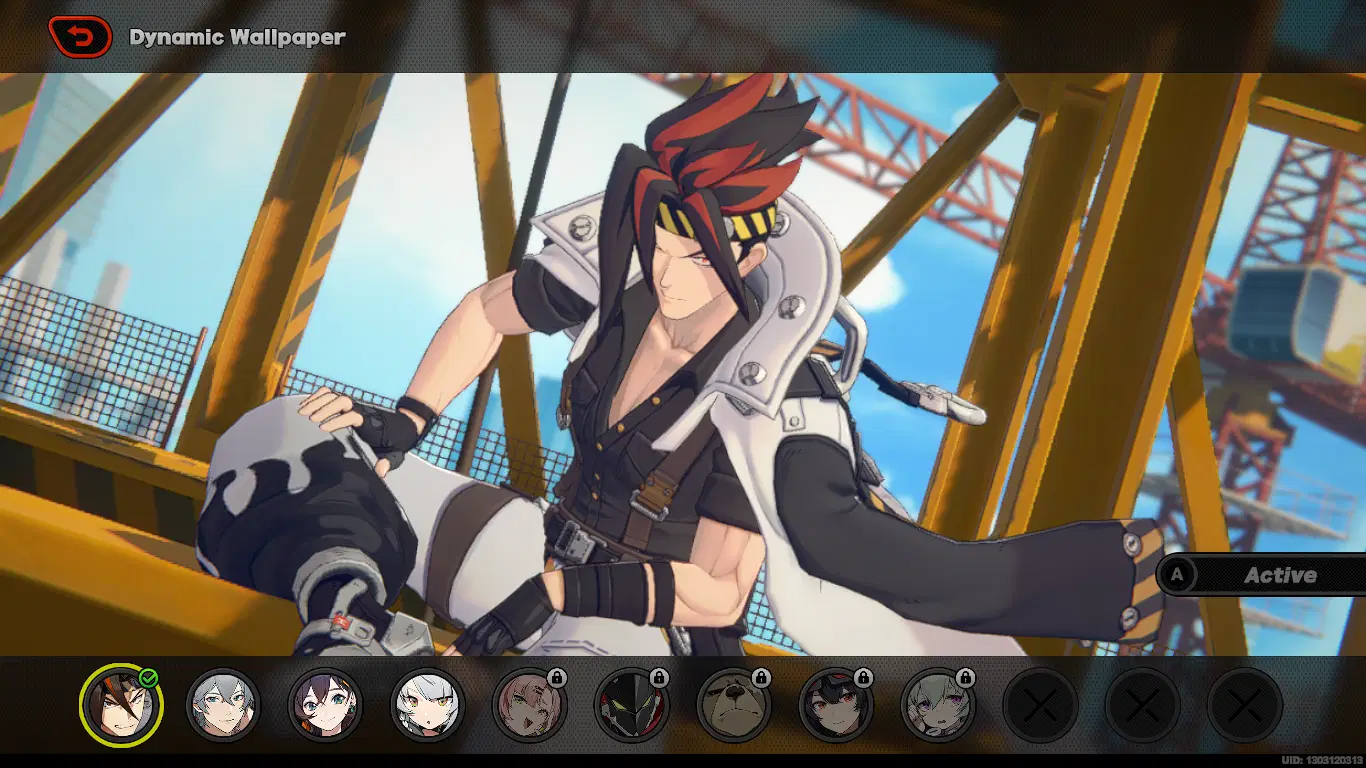
Task: Pick the brown-haired girl with green eyes
Action: coord(325,705)
